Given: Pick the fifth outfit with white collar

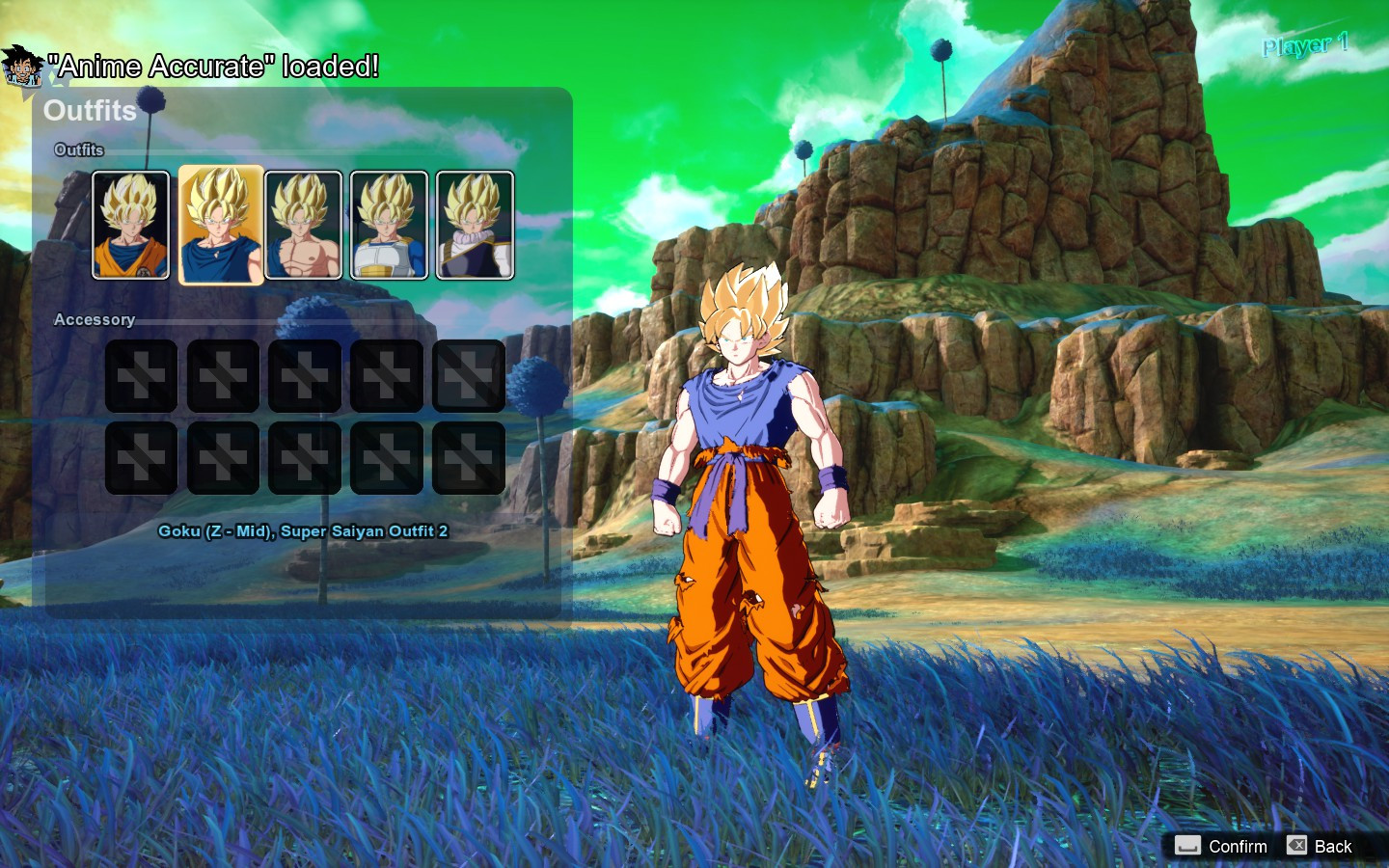Looking at the screenshot, I should 471,225.
